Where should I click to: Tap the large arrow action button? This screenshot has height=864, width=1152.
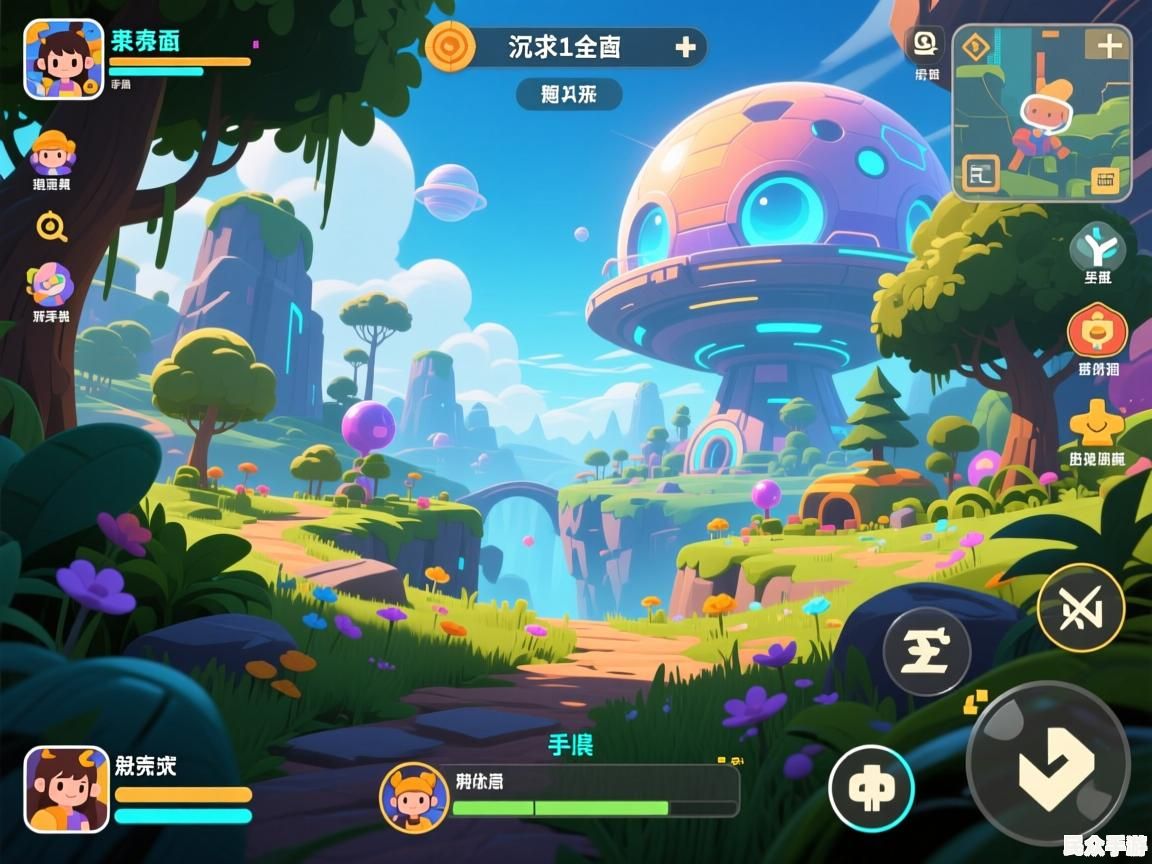tap(1048, 766)
